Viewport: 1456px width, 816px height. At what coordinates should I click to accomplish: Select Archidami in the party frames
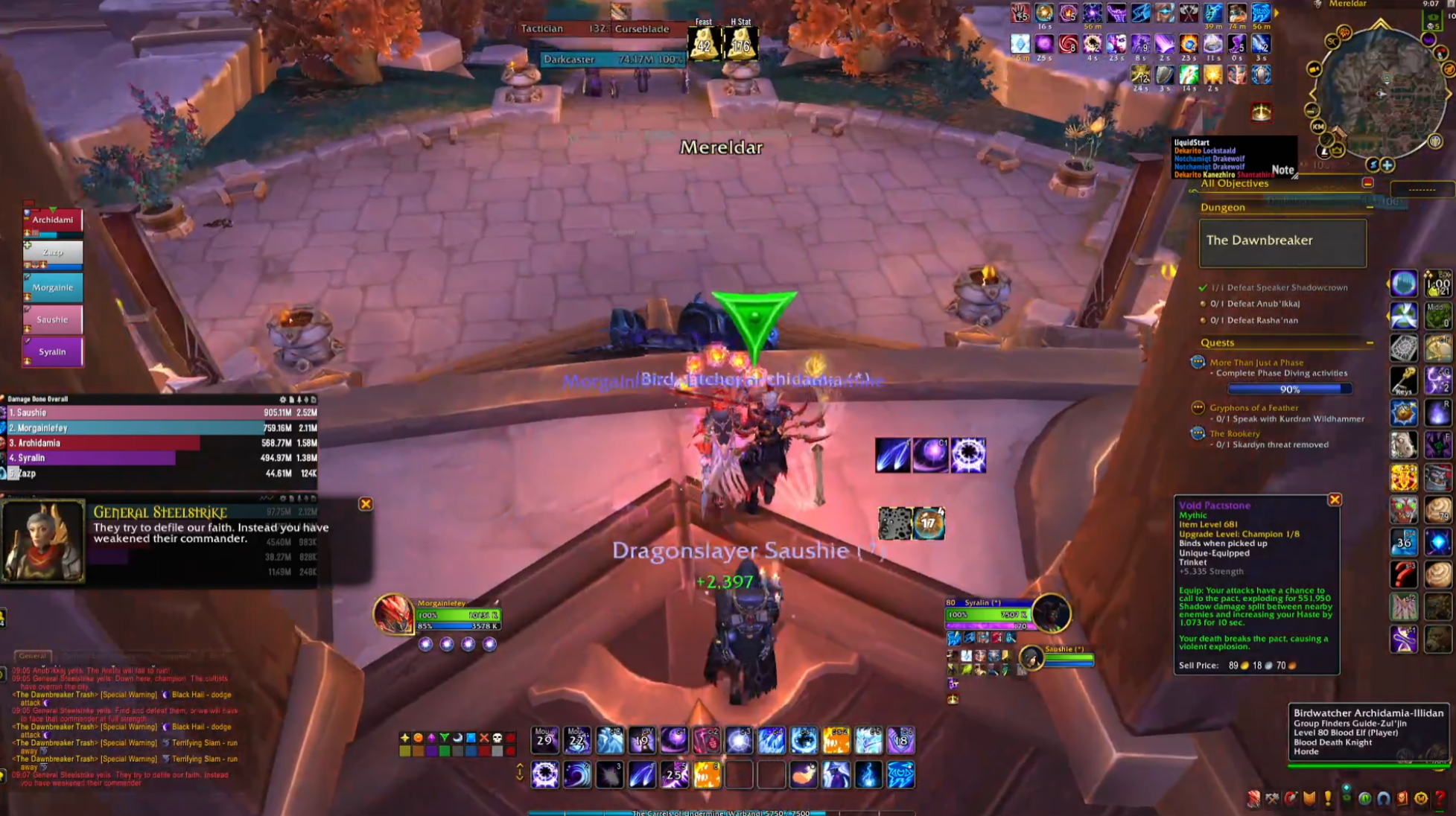[52, 220]
